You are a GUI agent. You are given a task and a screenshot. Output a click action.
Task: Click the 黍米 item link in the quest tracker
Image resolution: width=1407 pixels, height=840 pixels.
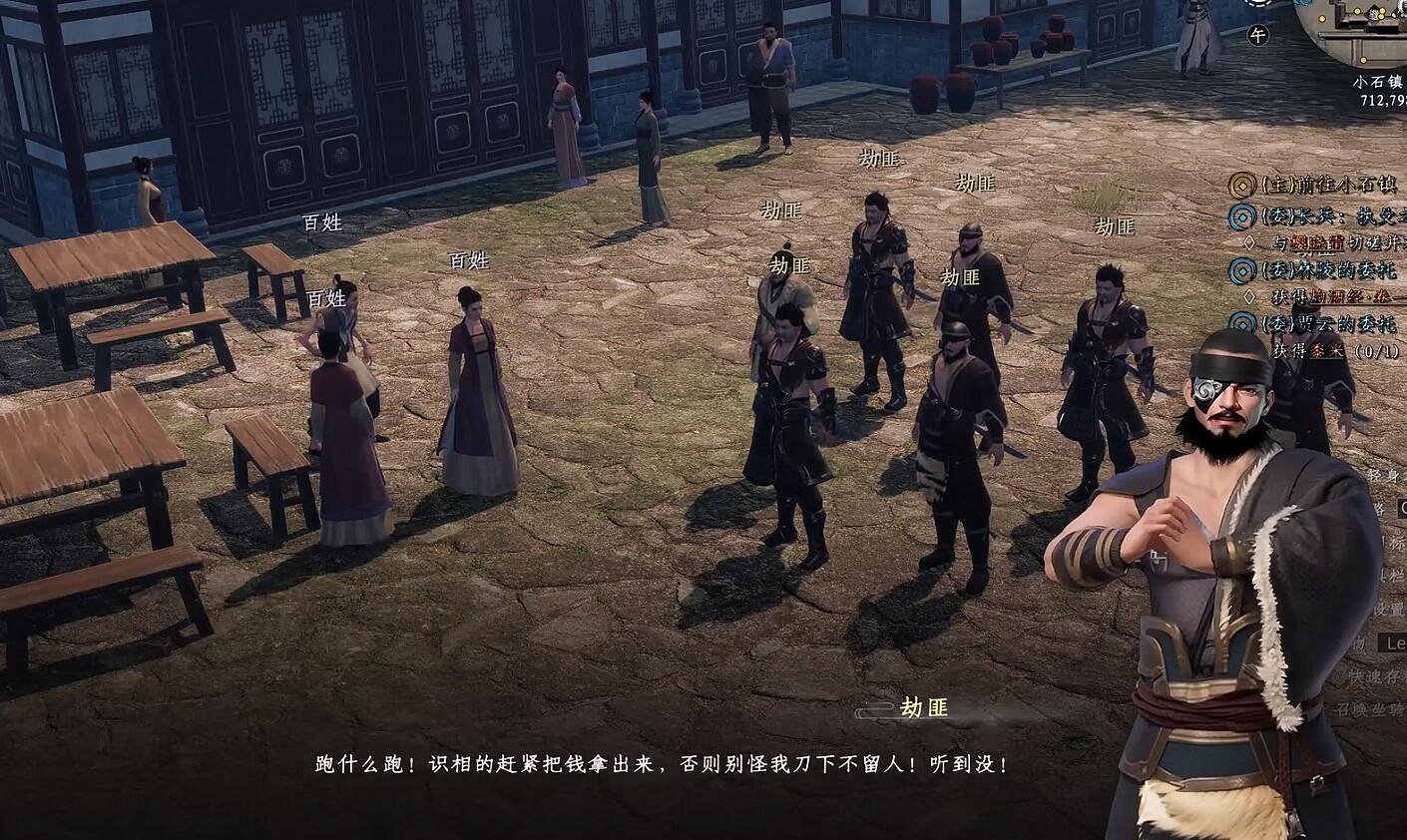point(1328,351)
